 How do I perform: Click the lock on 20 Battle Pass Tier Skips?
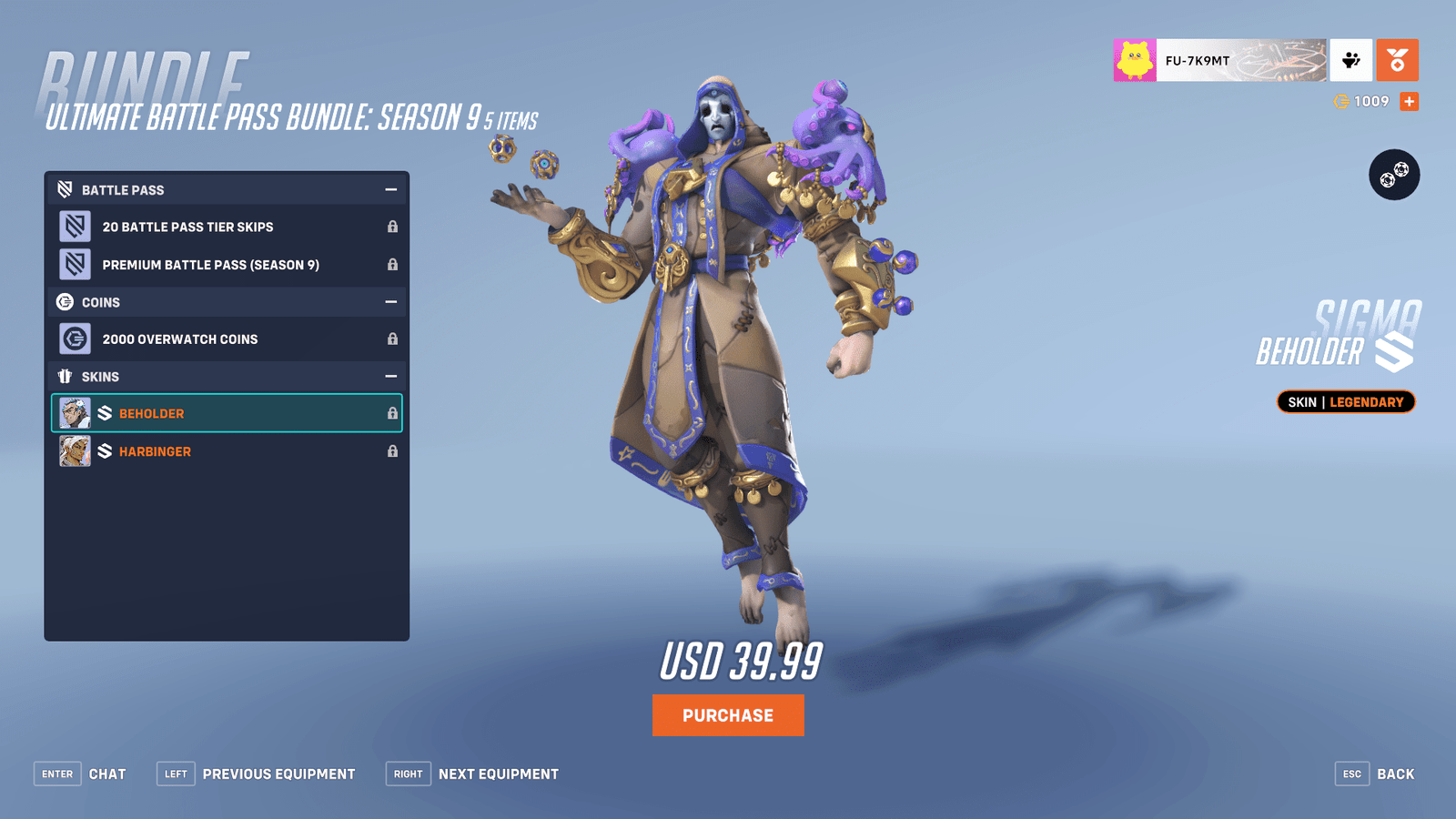click(392, 227)
